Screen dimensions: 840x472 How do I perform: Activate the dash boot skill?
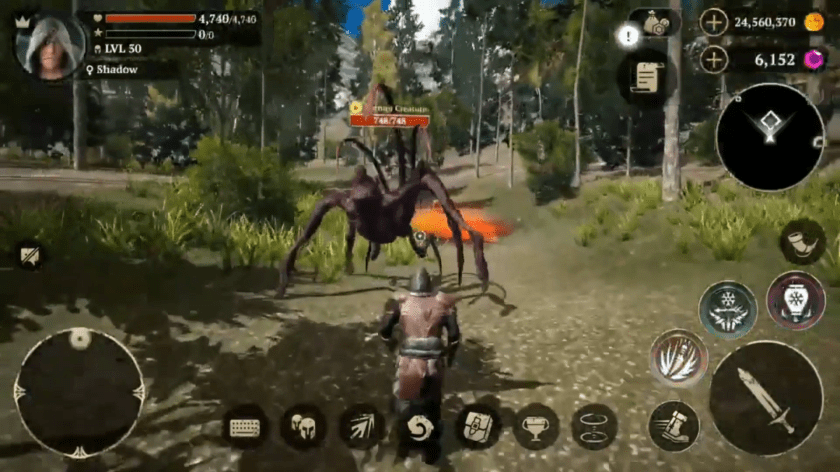[673, 426]
